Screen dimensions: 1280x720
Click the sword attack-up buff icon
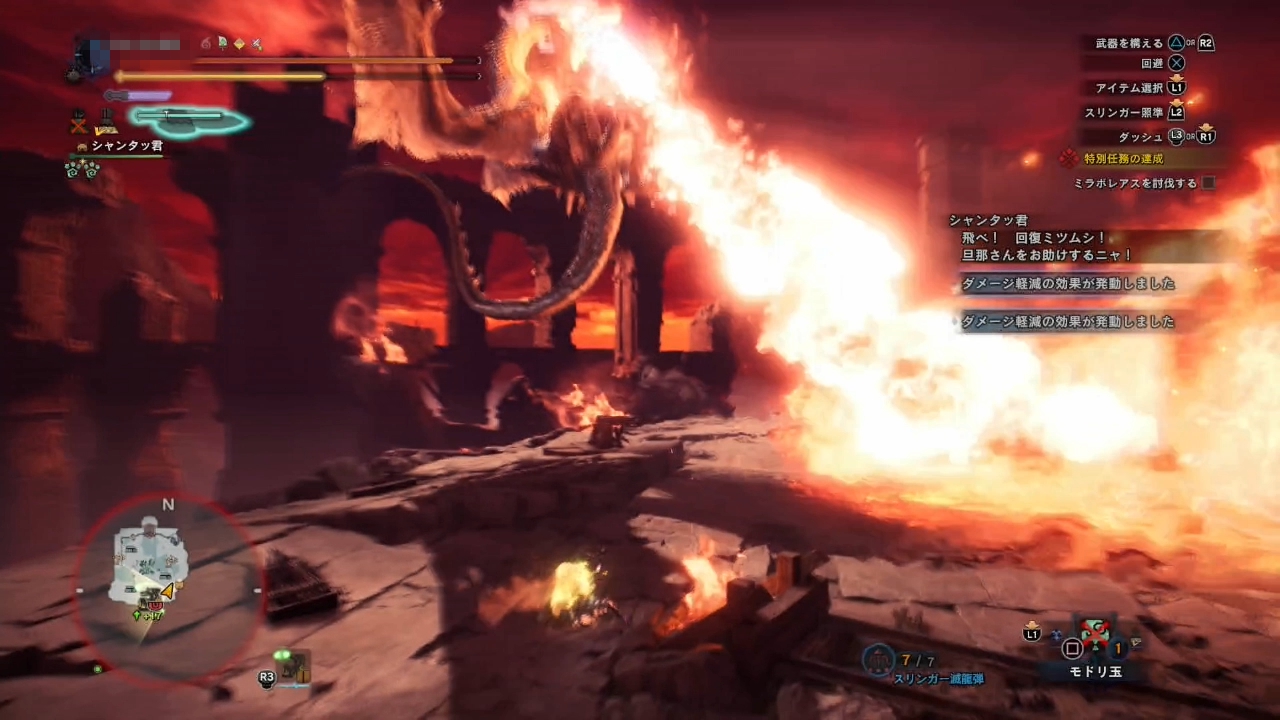click(257, 44)
